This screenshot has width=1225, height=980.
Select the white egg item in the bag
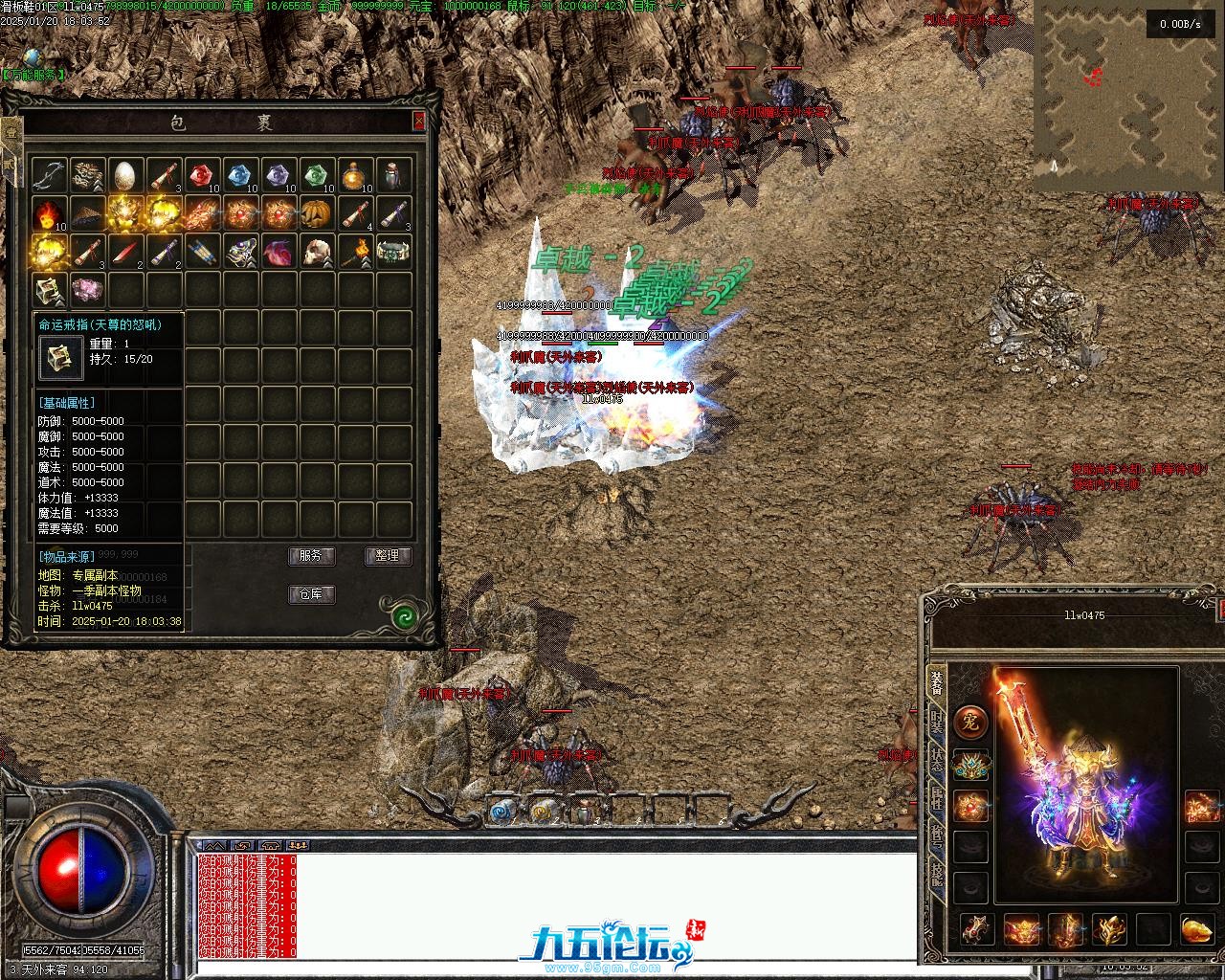(126, 174)
